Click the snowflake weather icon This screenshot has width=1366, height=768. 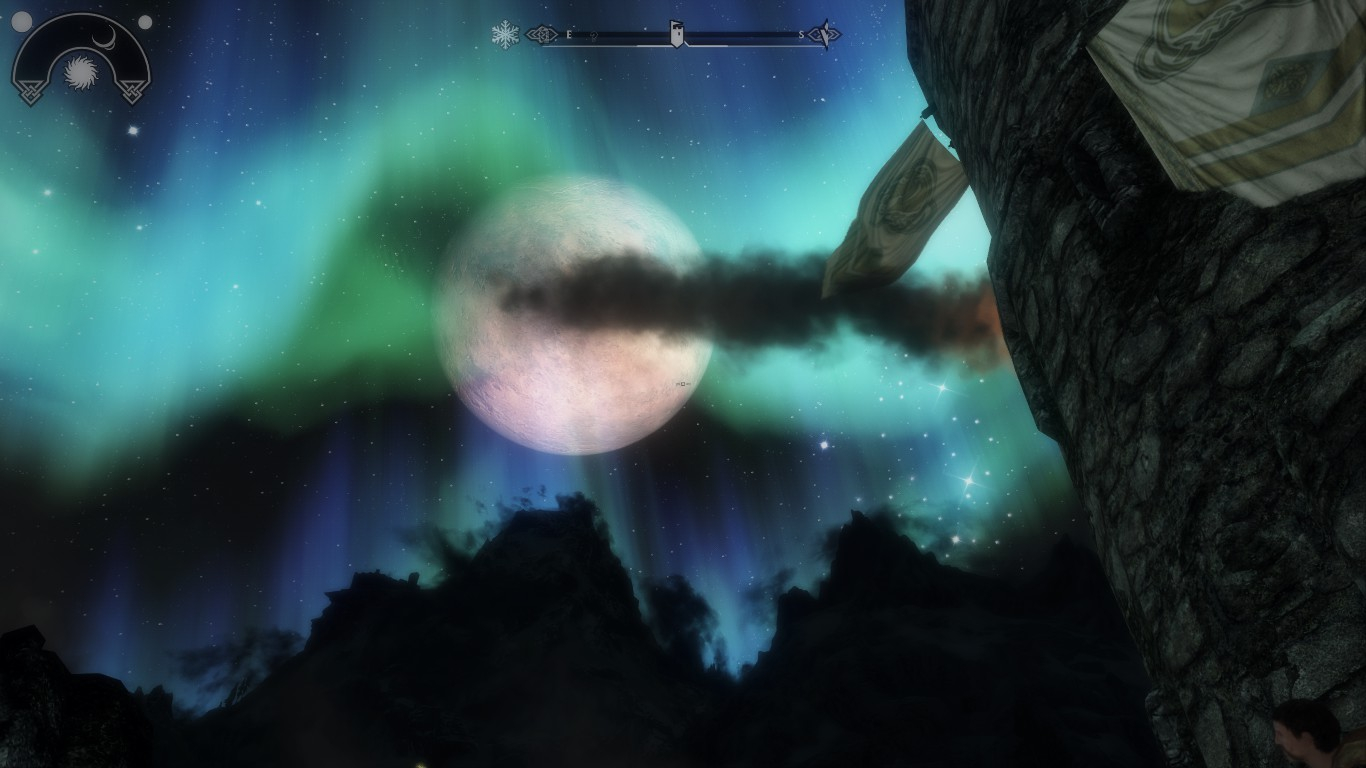coord(505,35)
